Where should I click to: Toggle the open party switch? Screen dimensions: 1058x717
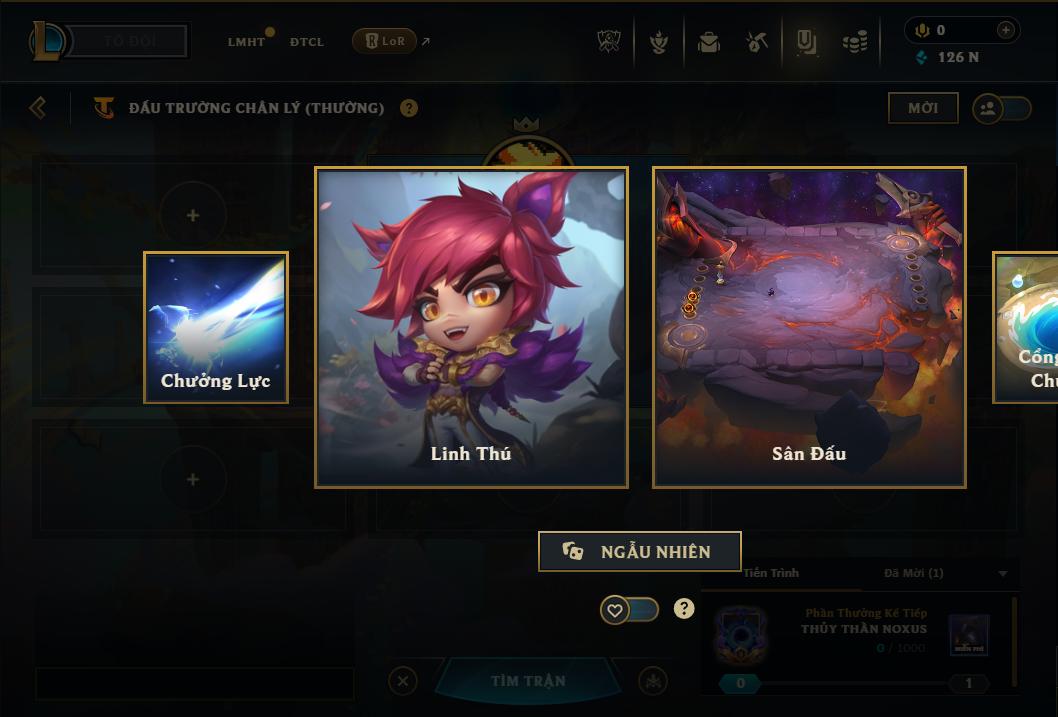(1001, 109)
